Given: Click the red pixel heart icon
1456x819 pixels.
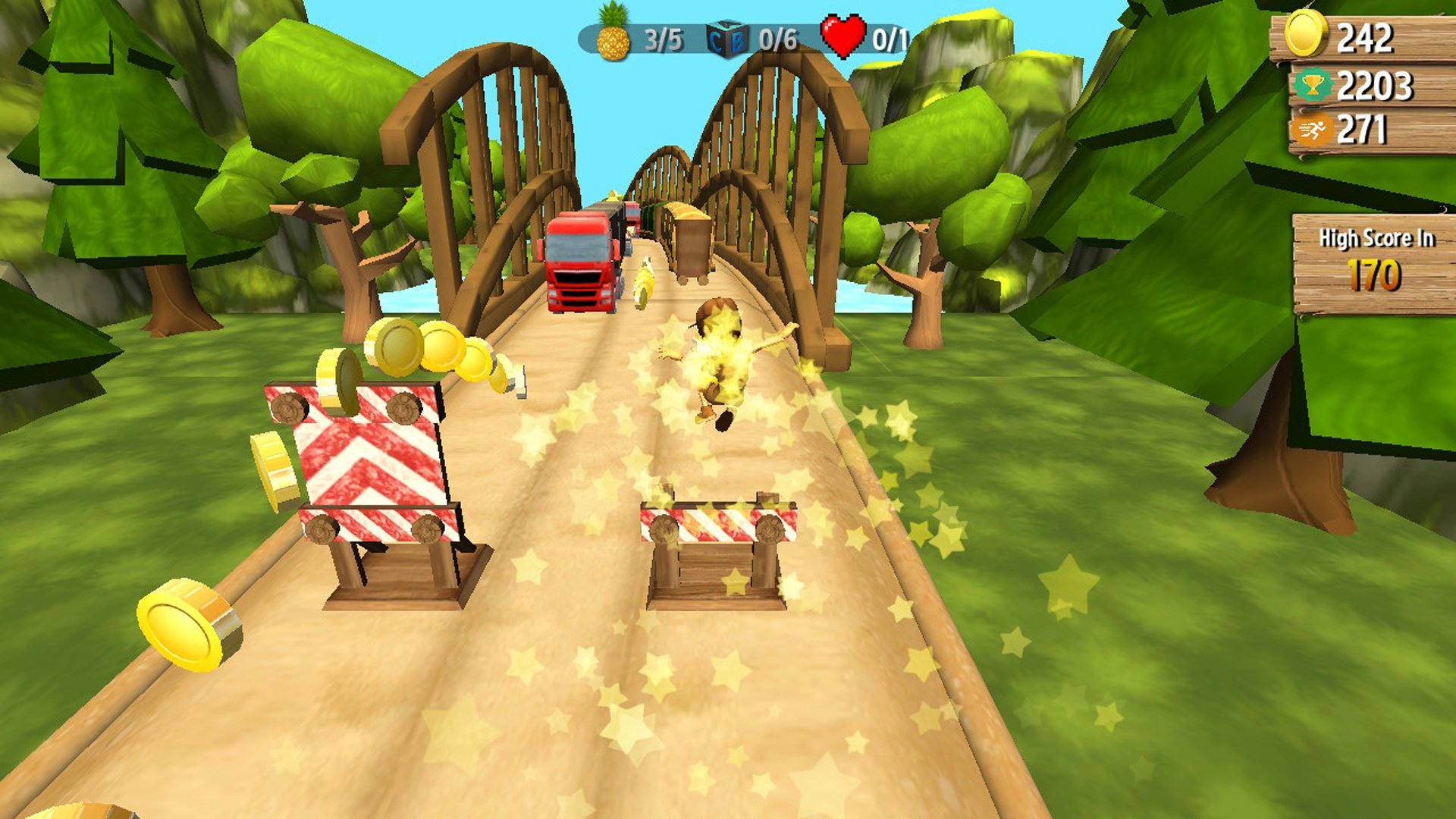Looking at the screenshot, I should coord(844,33).
